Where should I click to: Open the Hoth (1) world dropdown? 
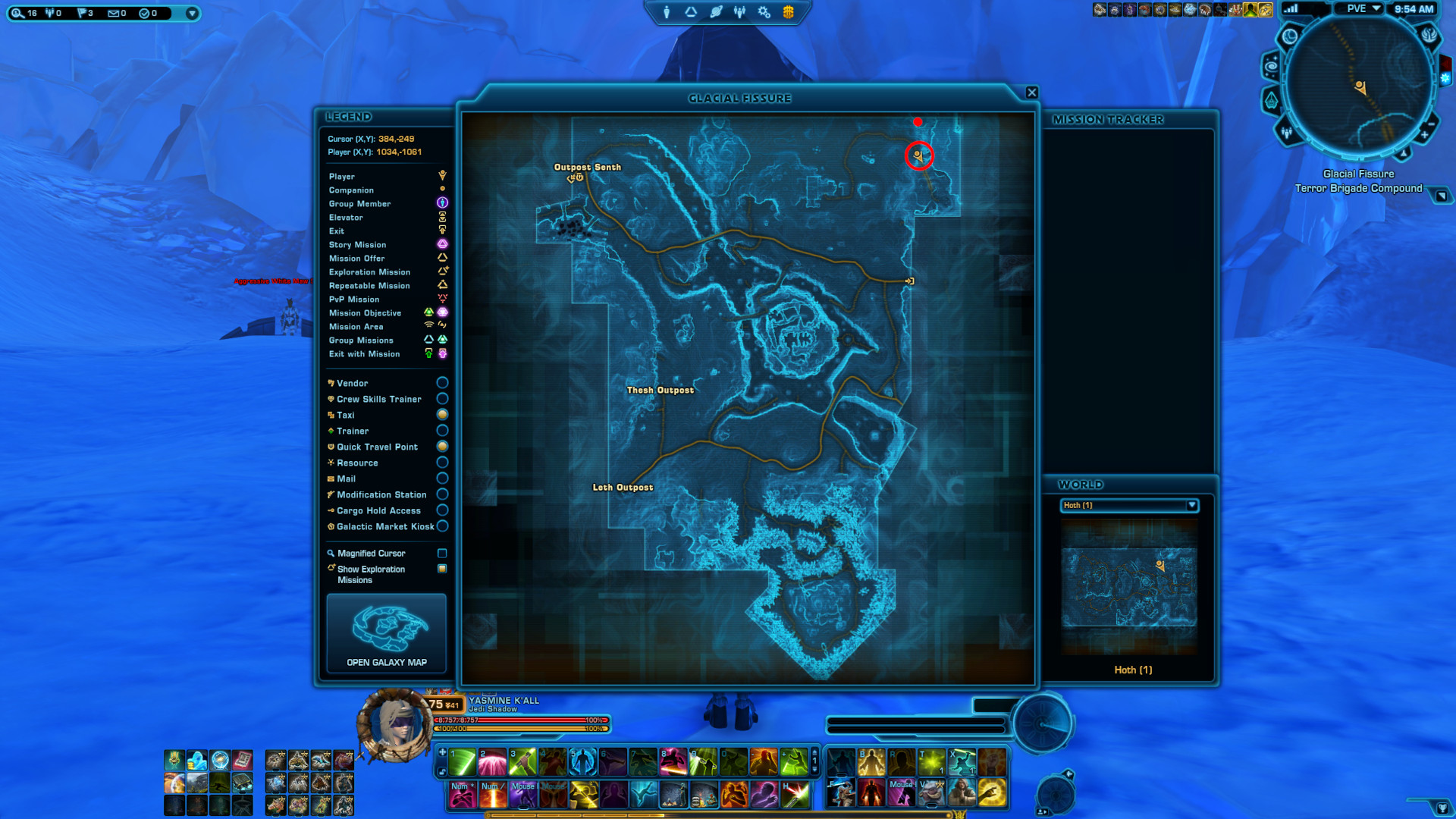tap(1191, 506)
